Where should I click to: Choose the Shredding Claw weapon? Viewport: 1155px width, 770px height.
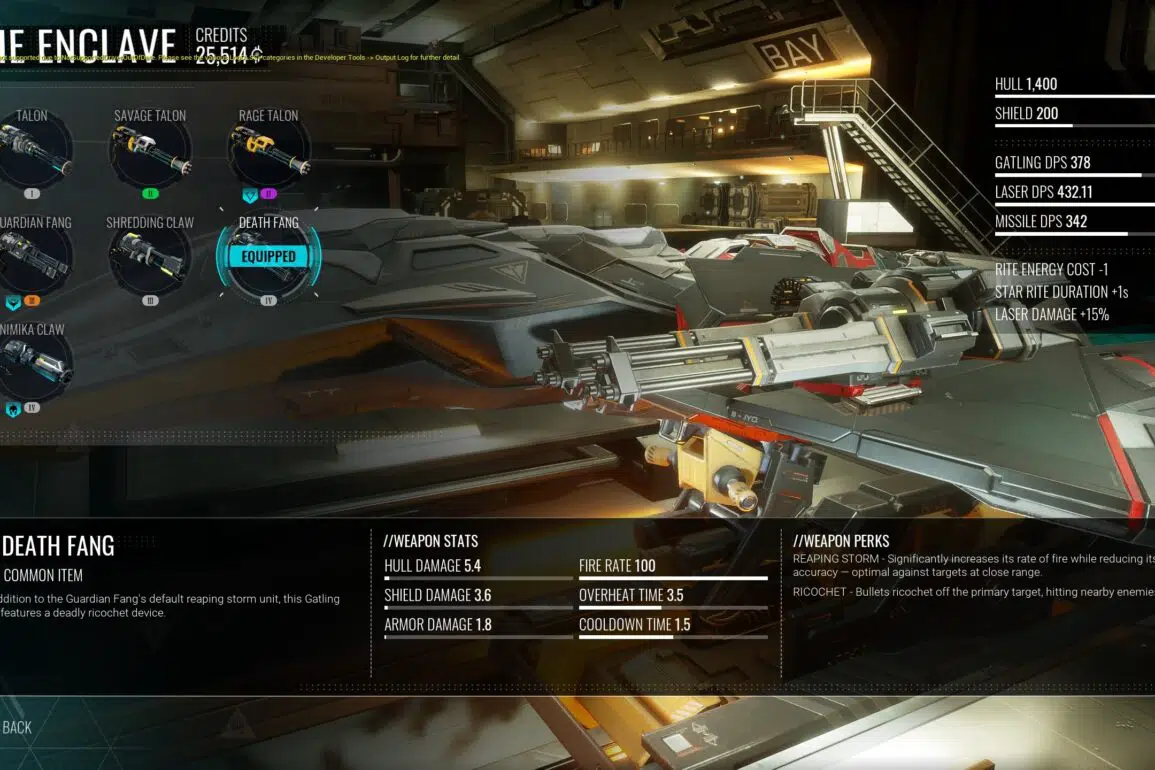click(x=149, y=260)
